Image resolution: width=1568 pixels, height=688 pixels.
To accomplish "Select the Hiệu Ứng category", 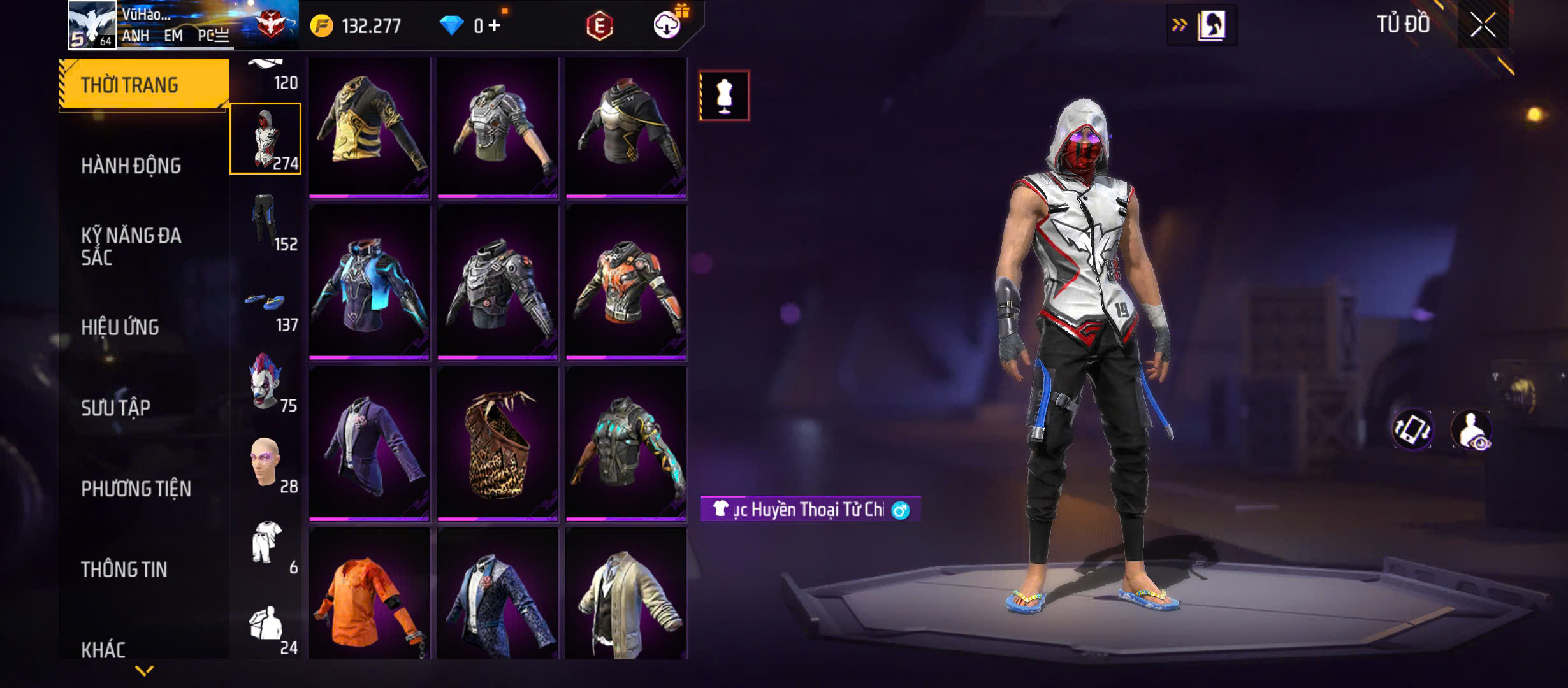I will point(120,327).
